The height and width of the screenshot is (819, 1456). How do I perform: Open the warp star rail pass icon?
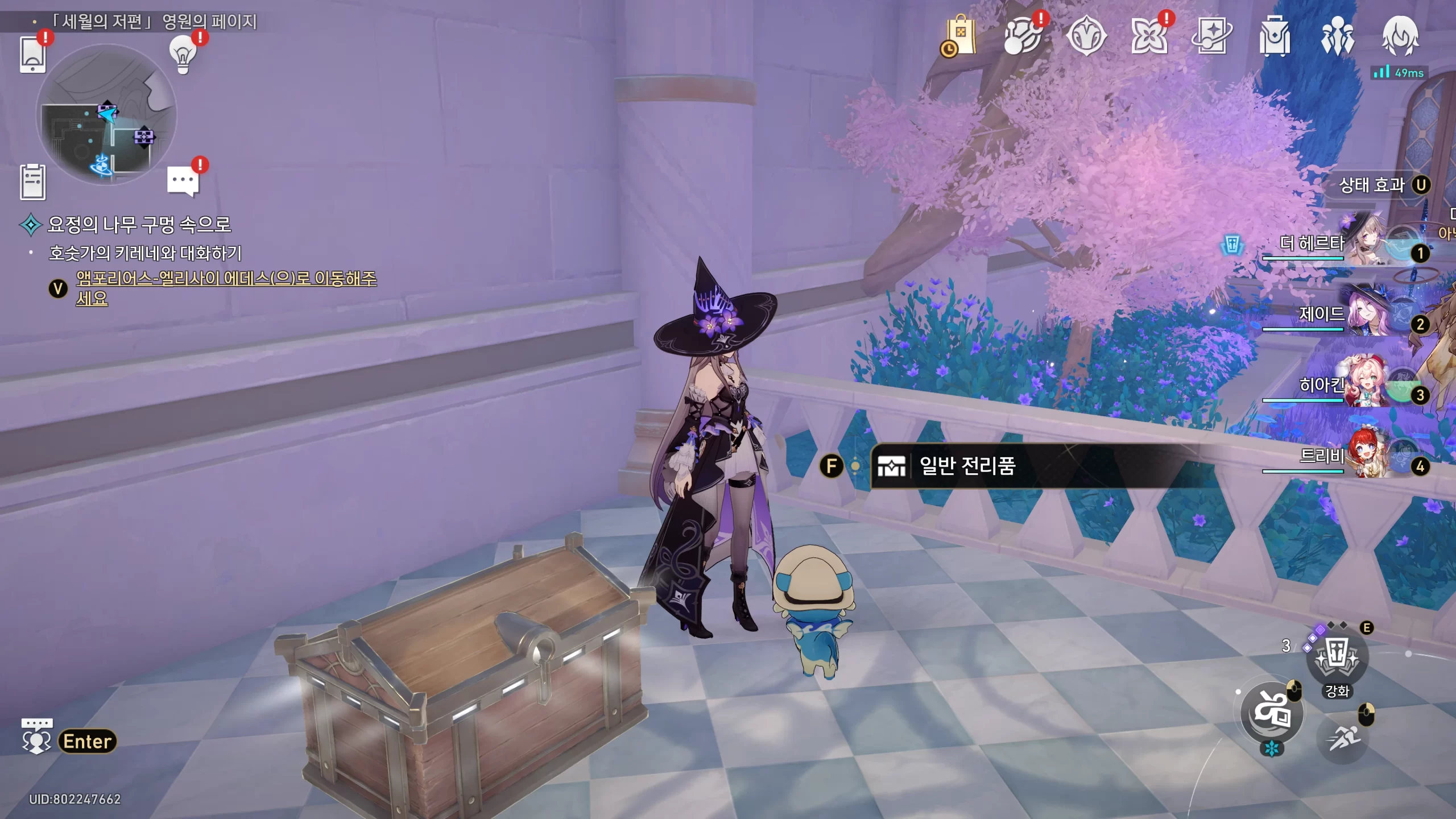[x=1211, y=36]
